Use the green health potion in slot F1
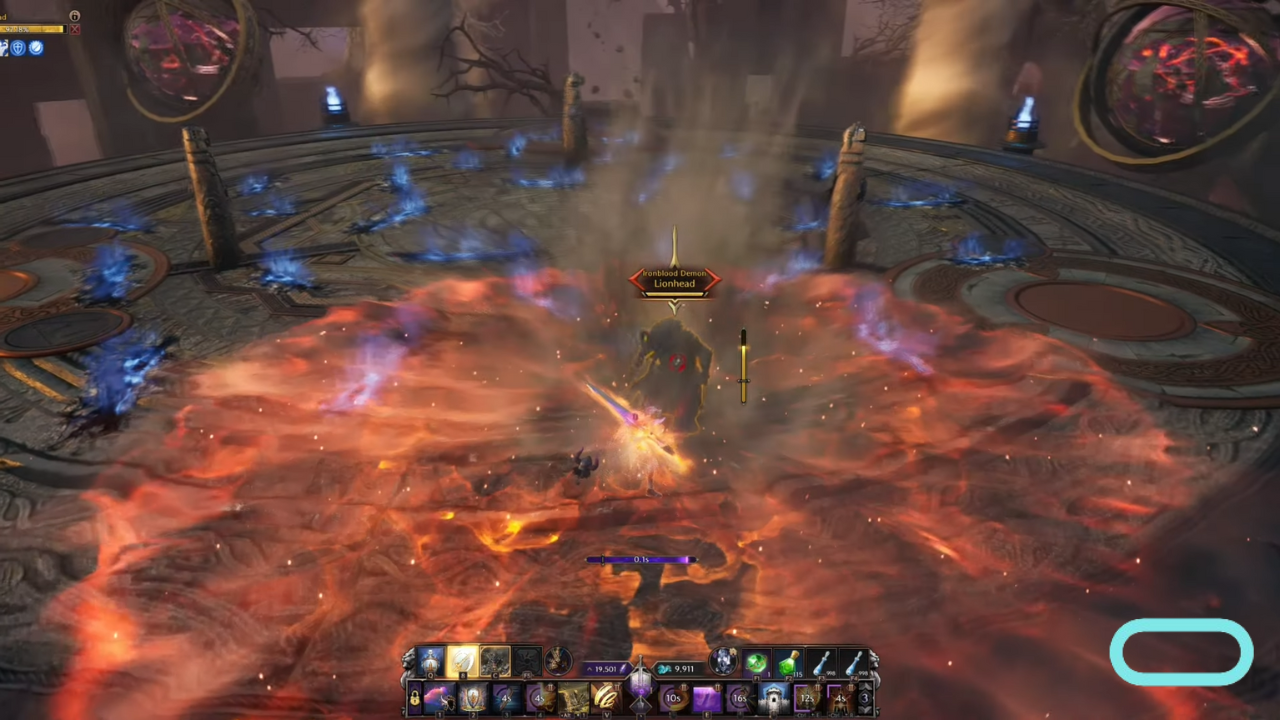 pos(755,663)
